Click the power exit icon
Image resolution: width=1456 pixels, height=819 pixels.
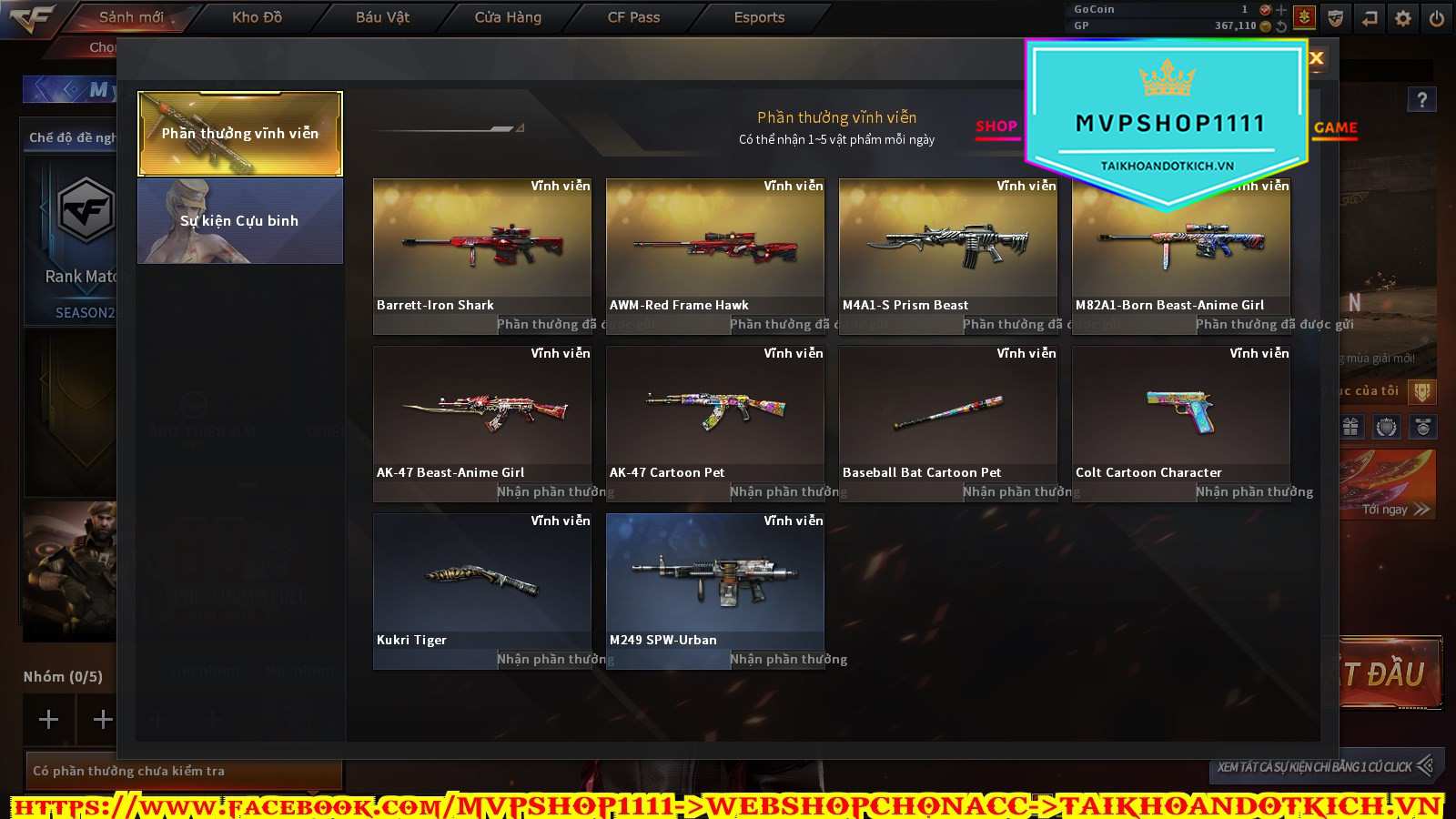coord(1437,18)
